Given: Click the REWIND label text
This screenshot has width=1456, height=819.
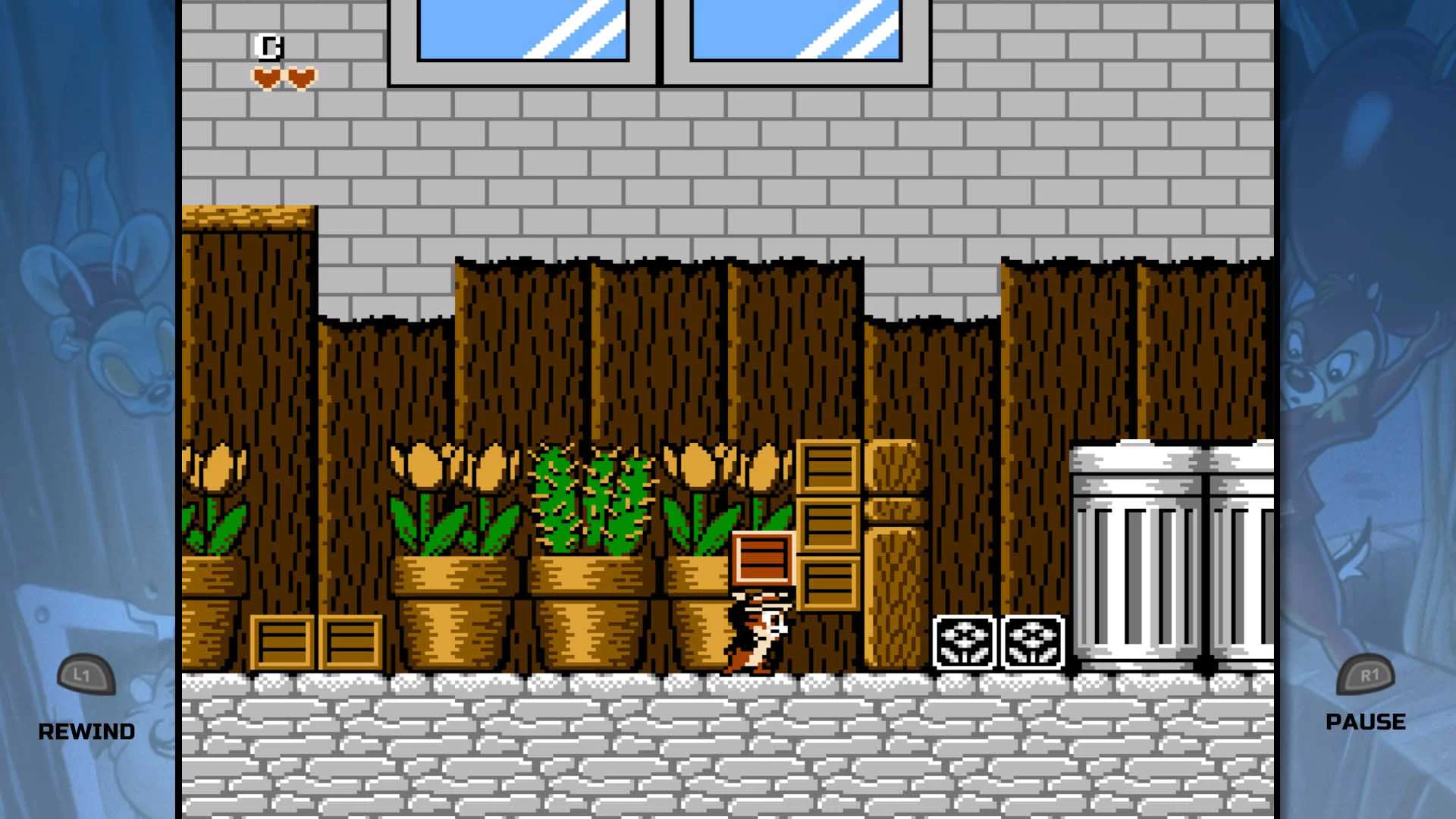Looking at the screenshot, I should 87,730.
